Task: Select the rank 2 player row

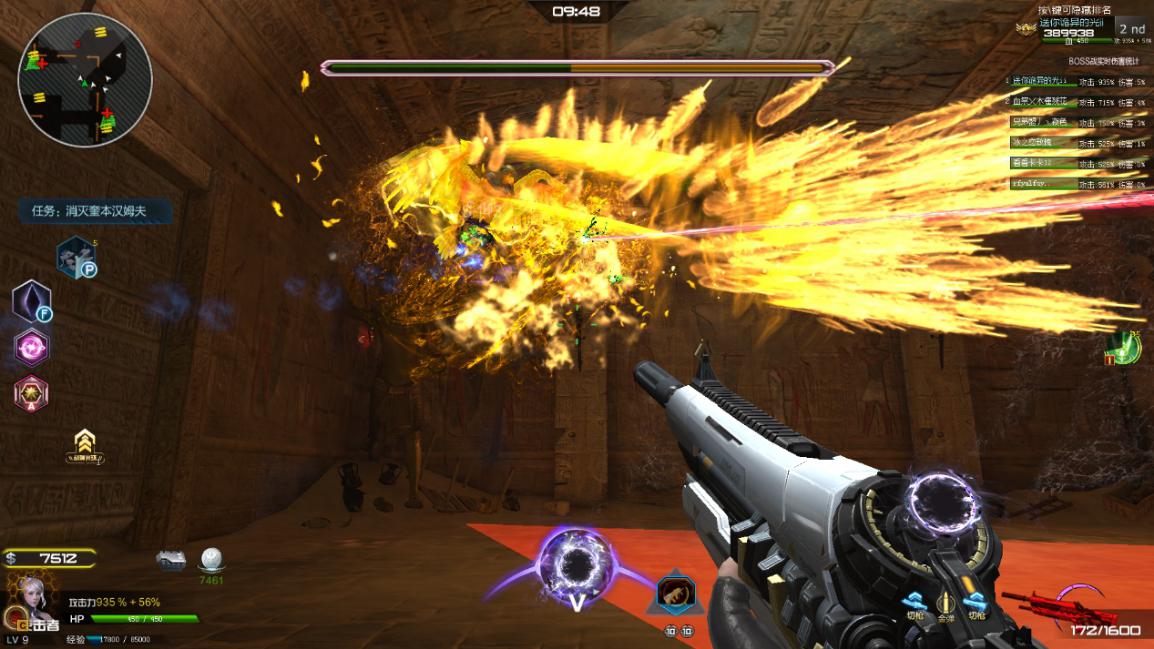Action: (1076, 102)
